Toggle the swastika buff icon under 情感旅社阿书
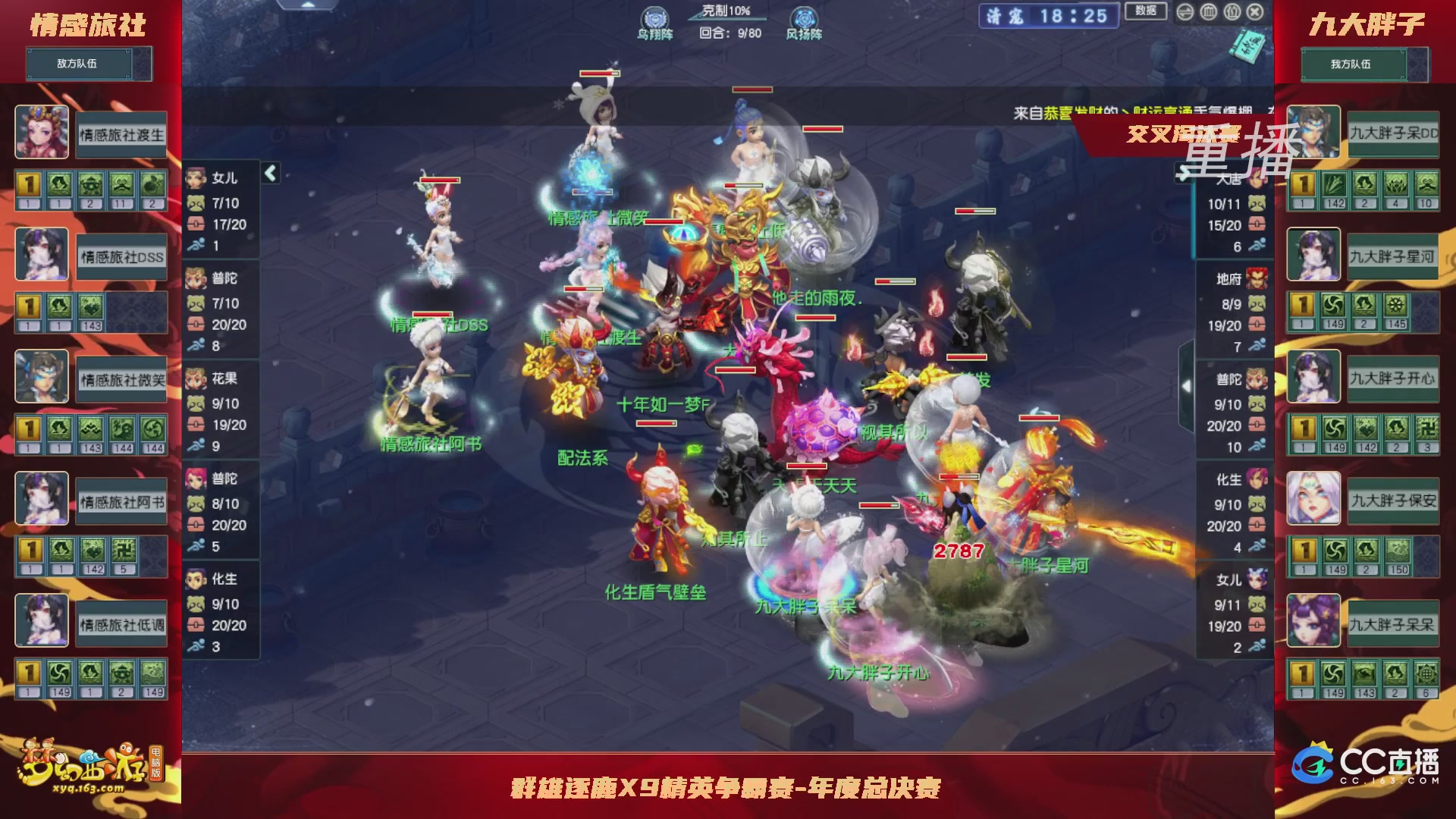 123,551
